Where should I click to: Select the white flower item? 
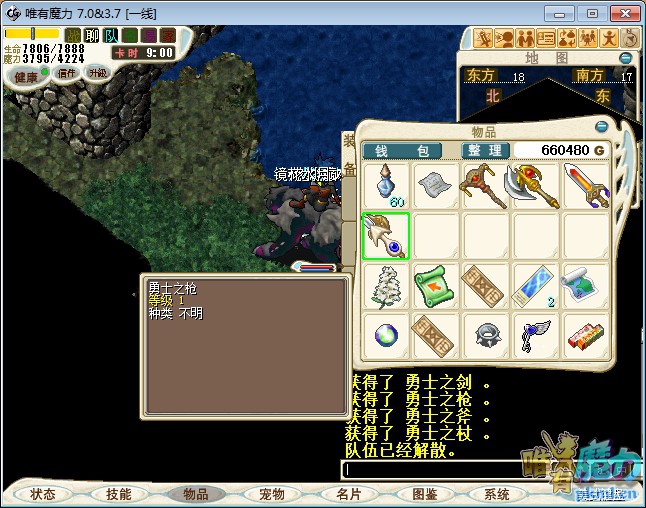[x=385, y=286]
